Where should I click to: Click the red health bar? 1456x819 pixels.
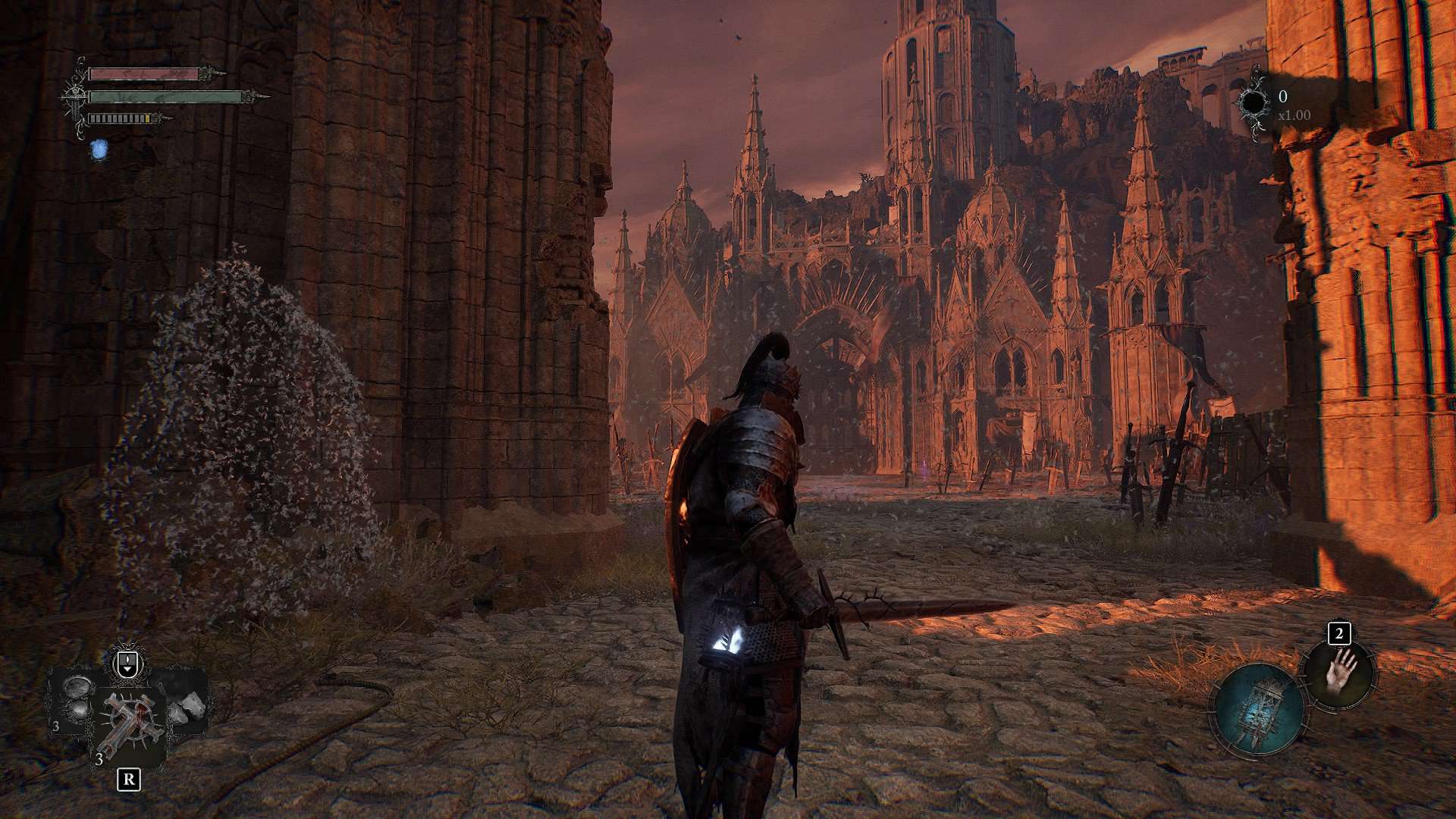point(143,74)
